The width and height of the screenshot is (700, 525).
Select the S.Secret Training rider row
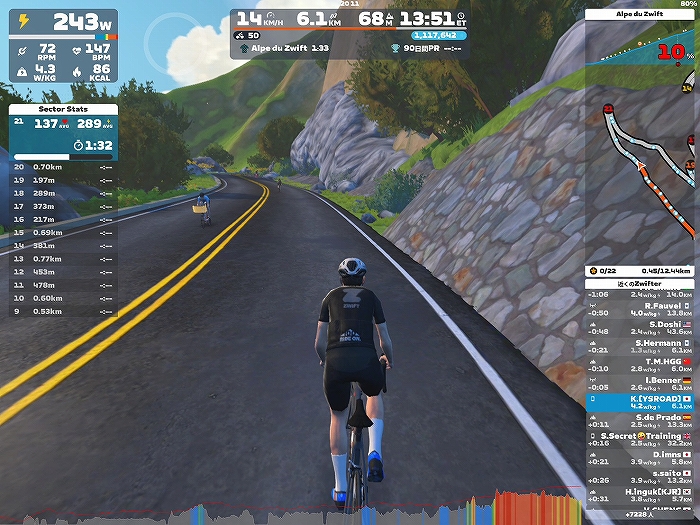(640, 438)
